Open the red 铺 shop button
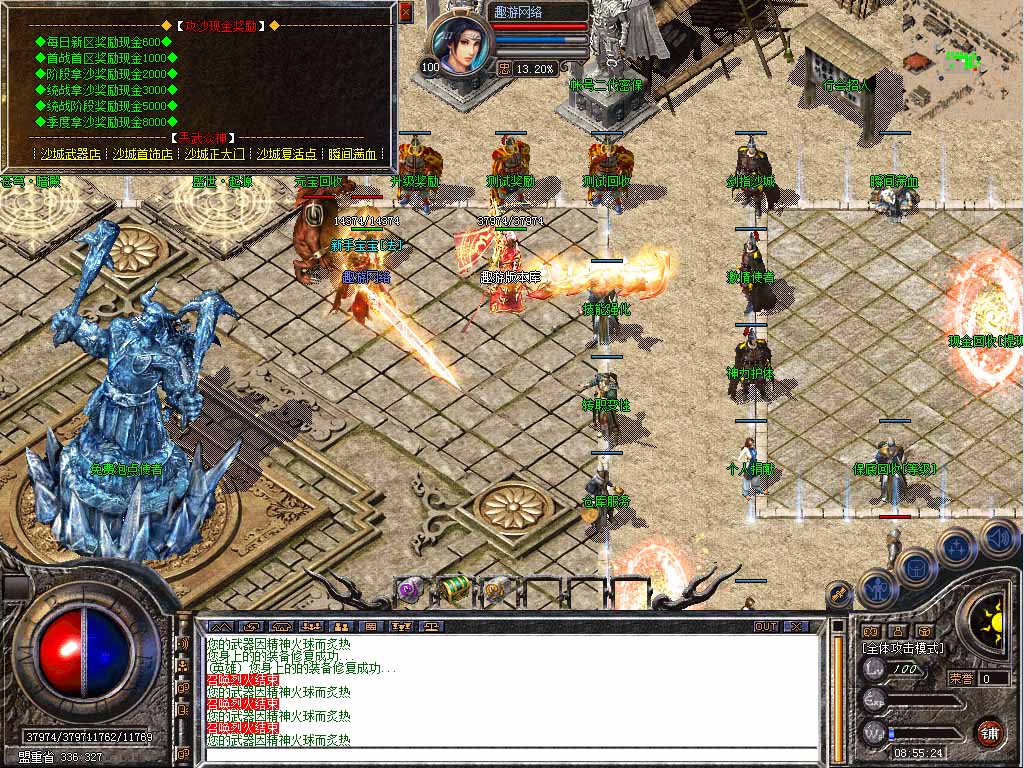The height and width of the screenshot is (768, 1024). point(990,731)
